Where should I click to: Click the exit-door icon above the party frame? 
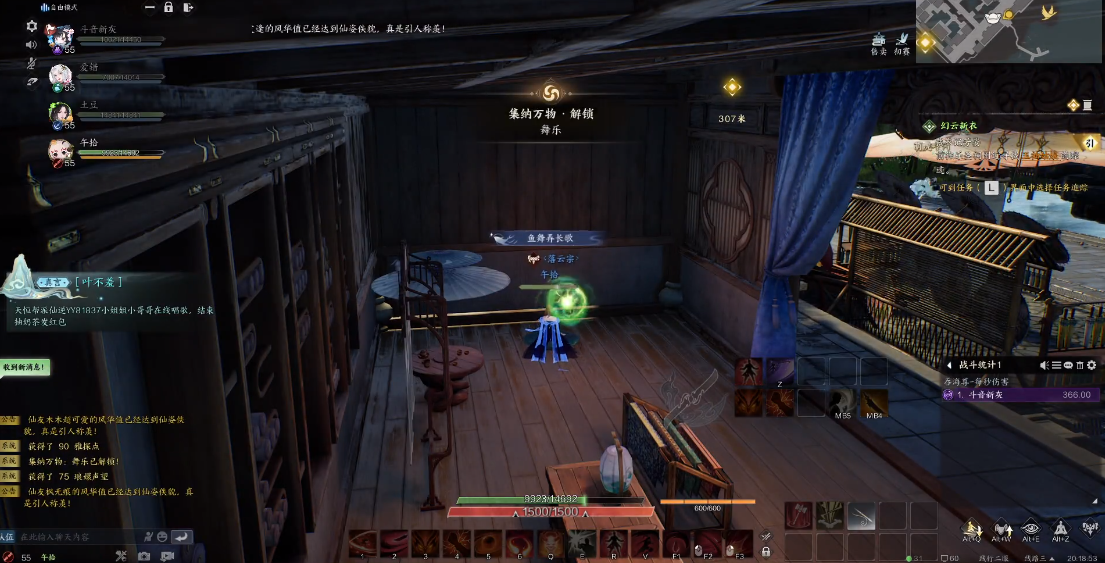tap(189, 7)
